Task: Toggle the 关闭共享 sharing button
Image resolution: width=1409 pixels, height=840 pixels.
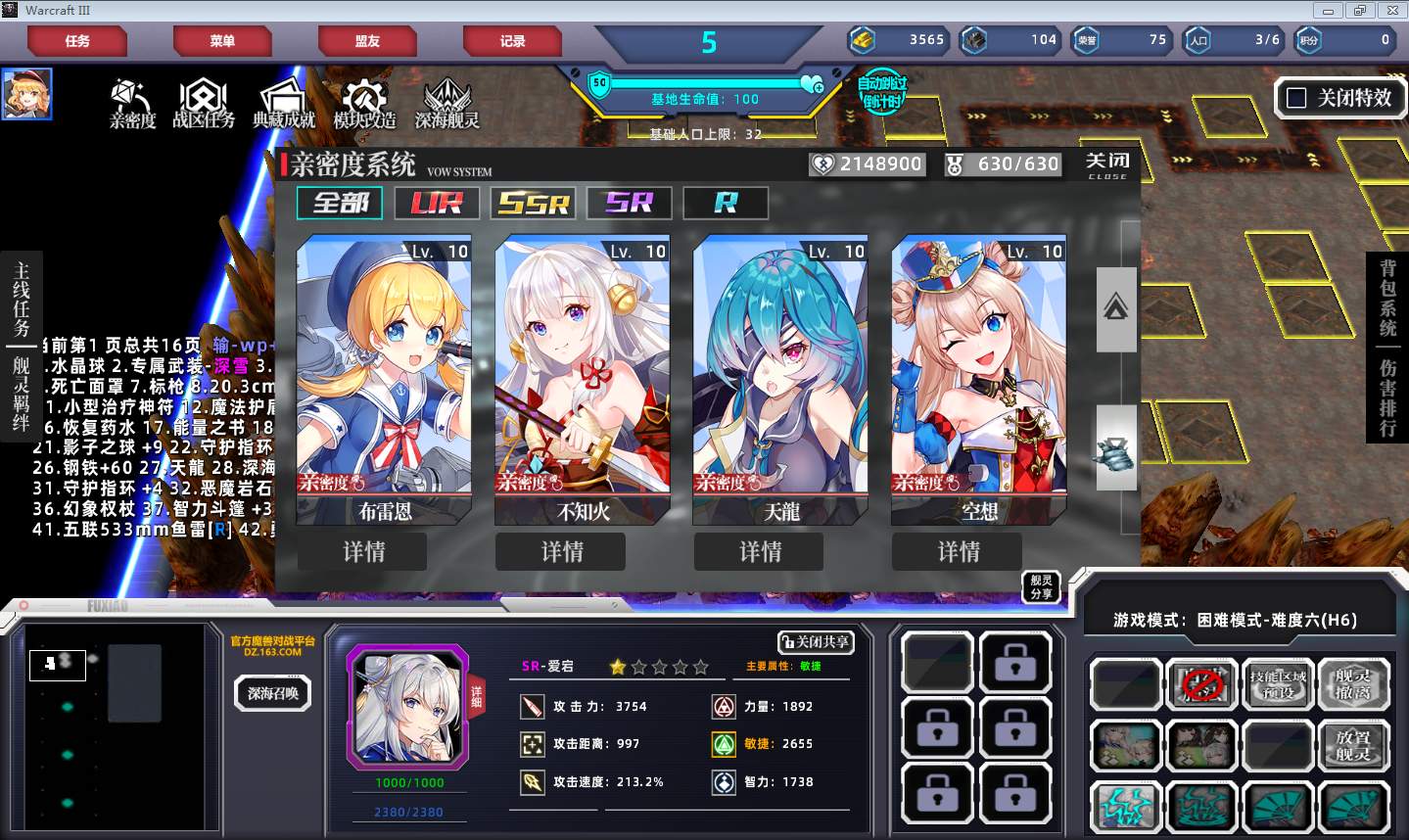Action: pos(816,642)
